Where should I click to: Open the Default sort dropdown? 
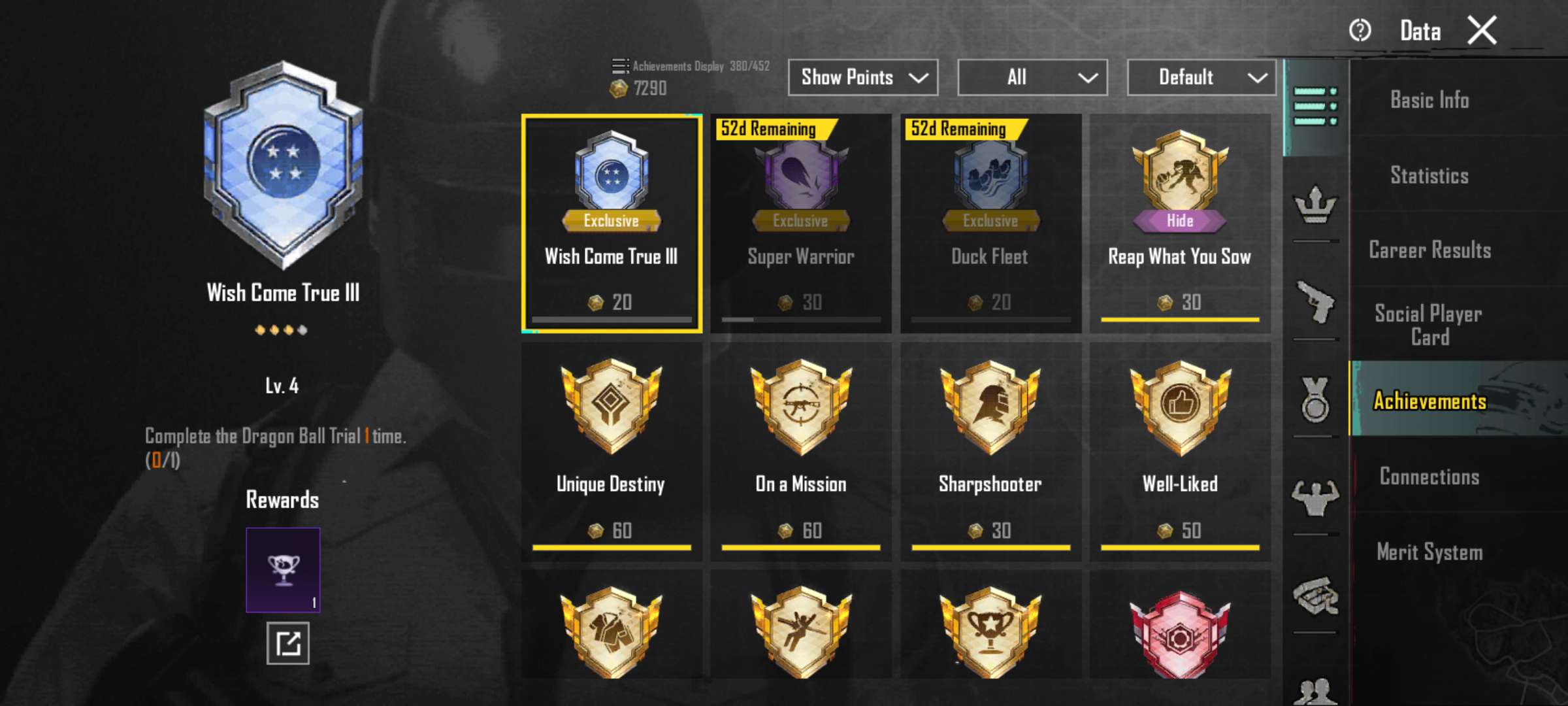pyautogui.click(x=1201, y=78)
